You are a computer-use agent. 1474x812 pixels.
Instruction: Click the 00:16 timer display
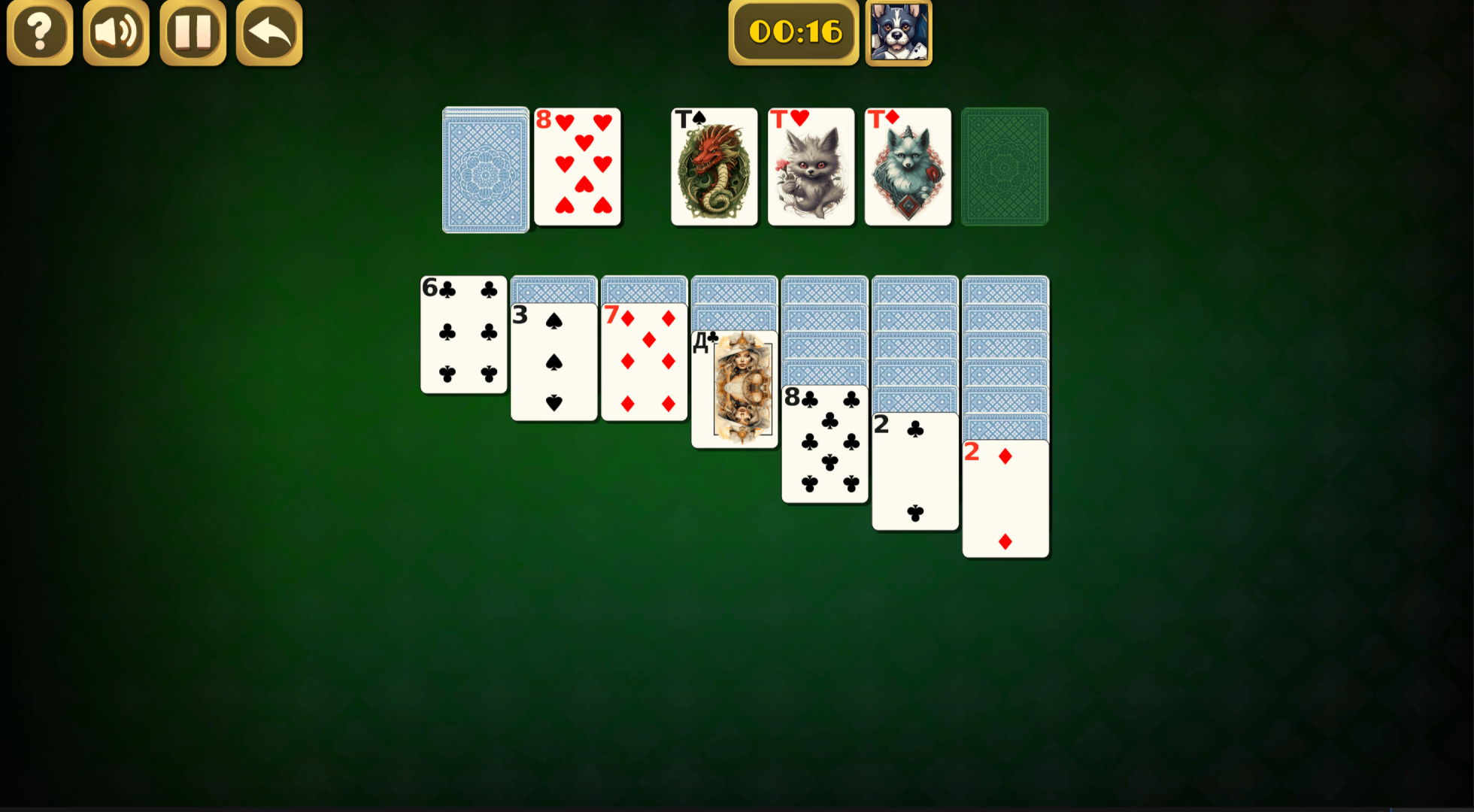coord(793,32)
